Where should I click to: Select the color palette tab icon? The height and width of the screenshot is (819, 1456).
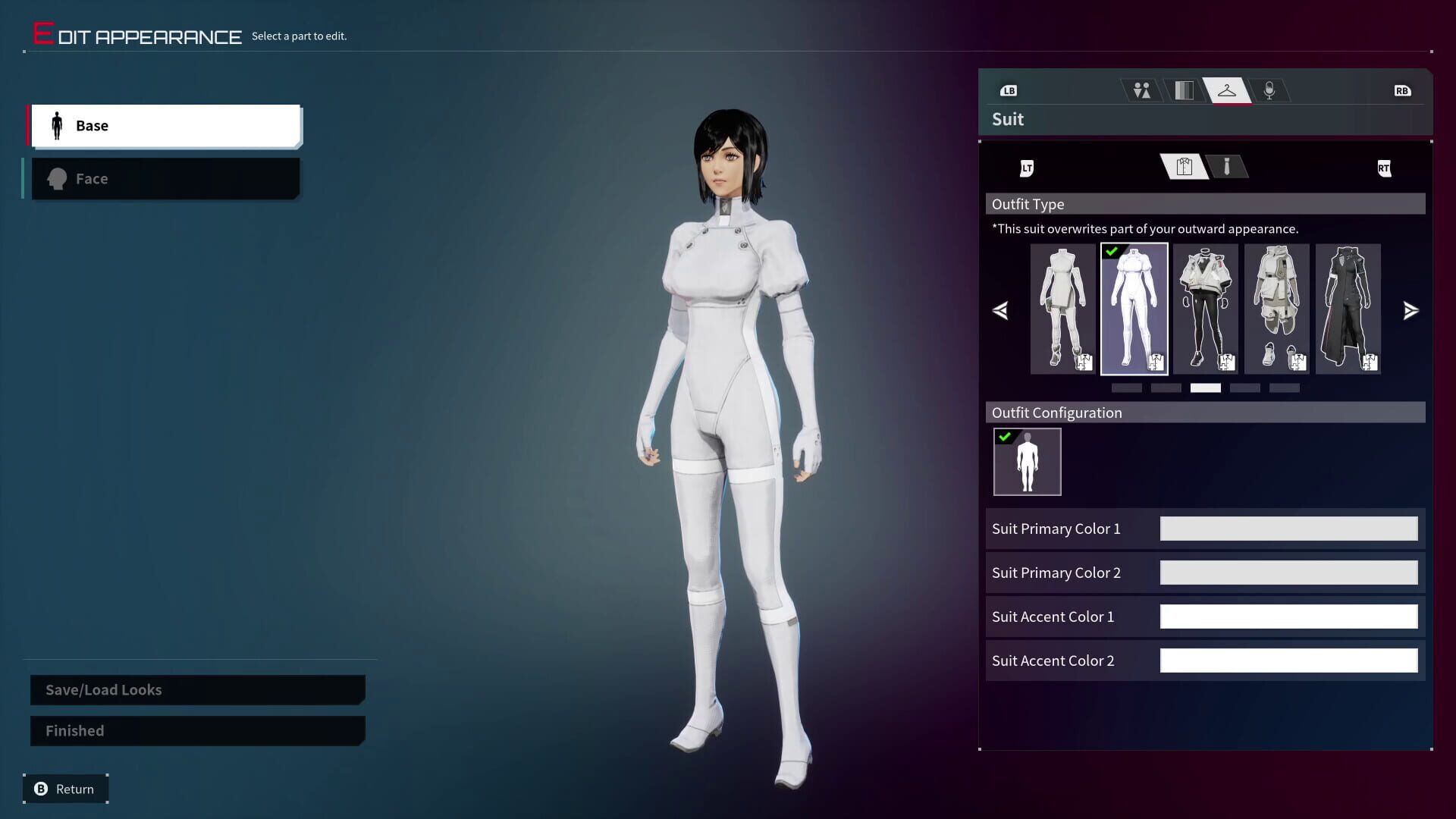coord(1185,89)
